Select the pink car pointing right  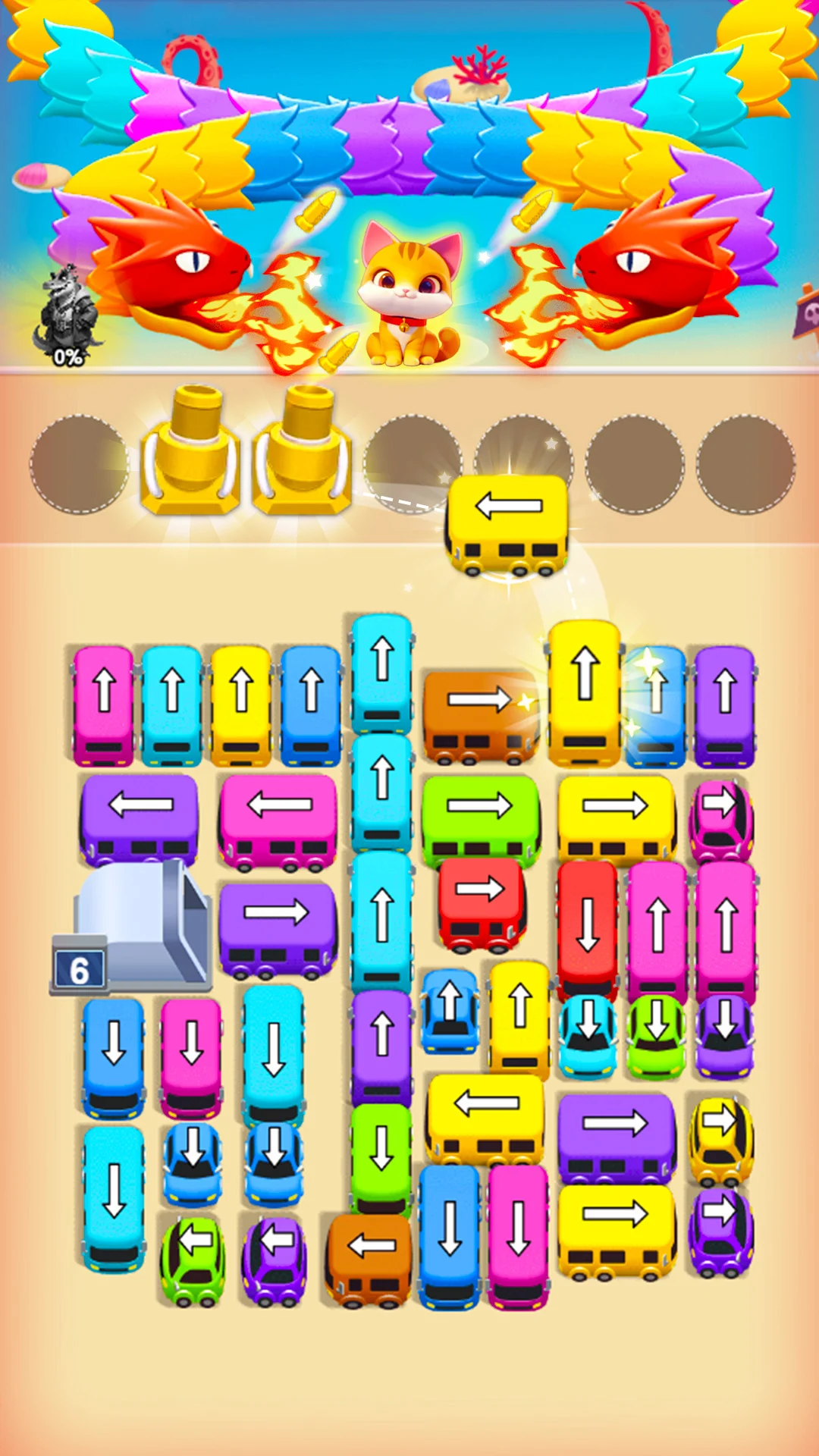coord(720,821)
